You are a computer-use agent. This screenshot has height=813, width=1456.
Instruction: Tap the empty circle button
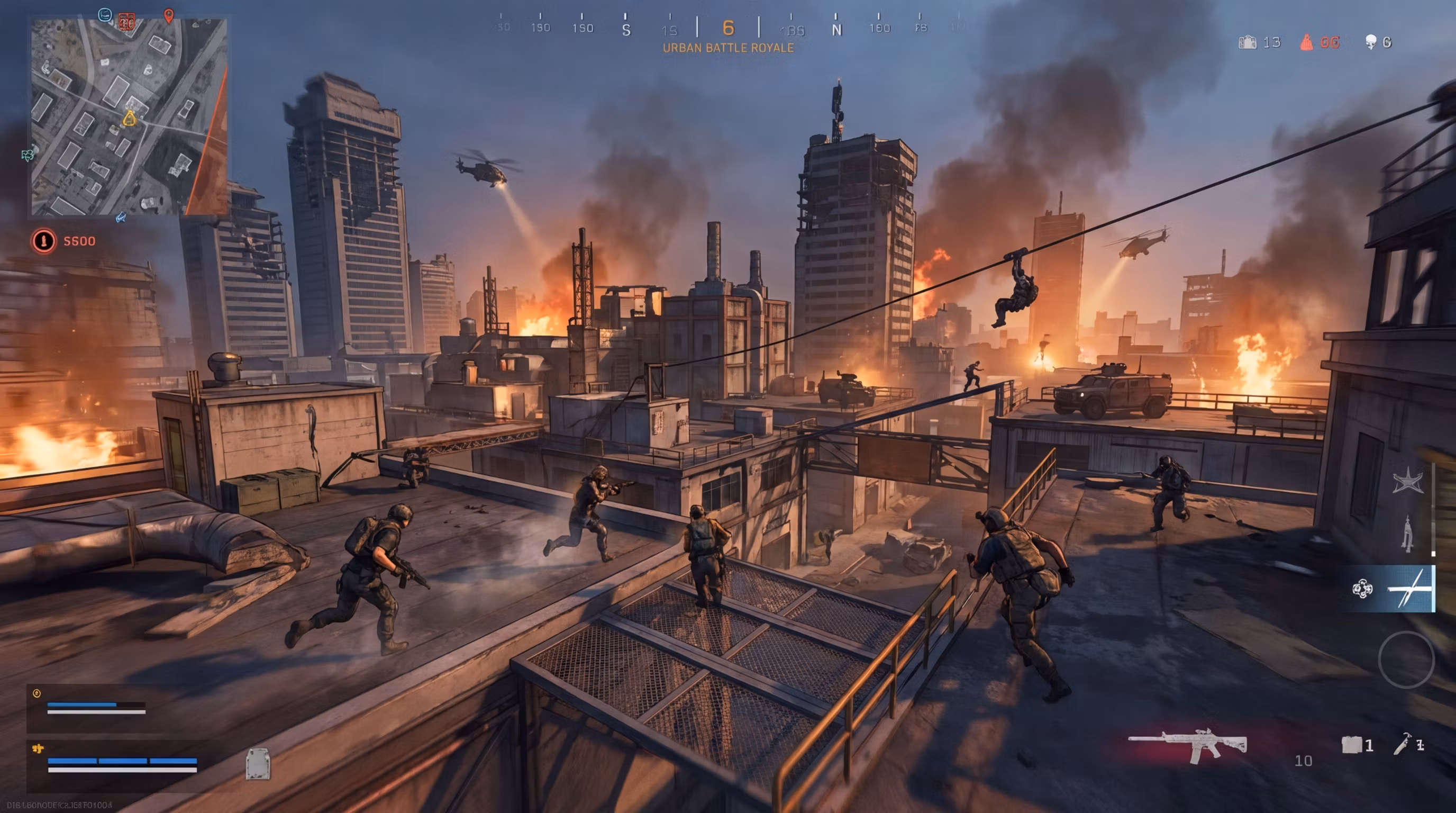pyautogui.click(x=1406, y=658)
